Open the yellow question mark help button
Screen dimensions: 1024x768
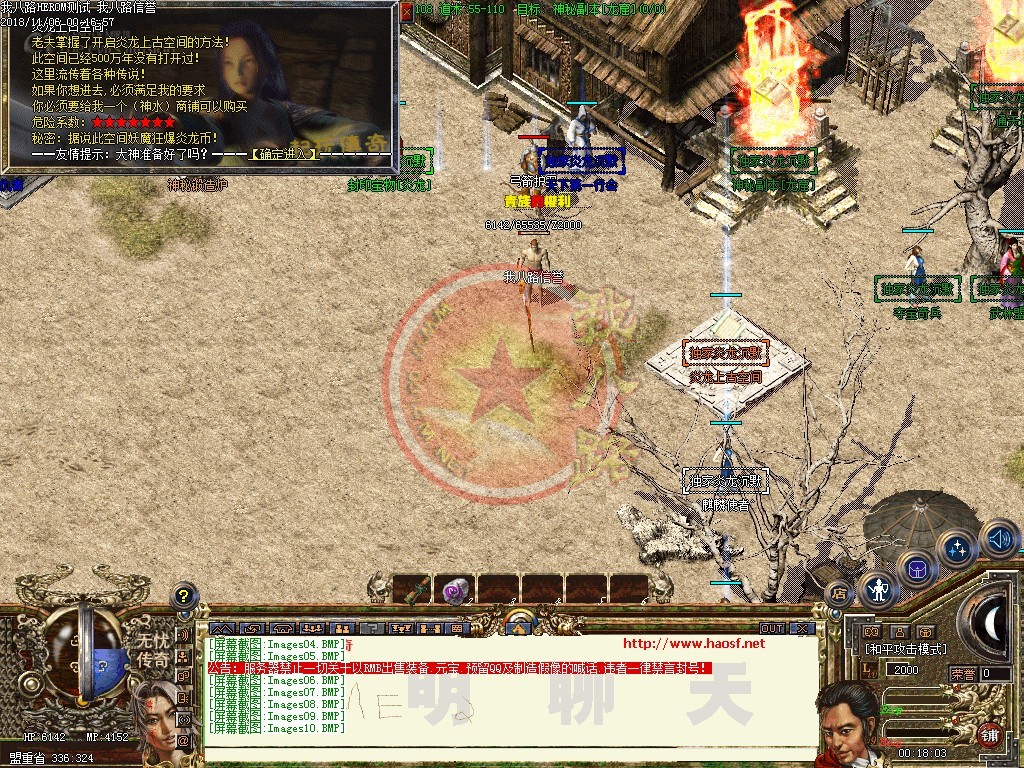pyautogui.click(x=183, y=596)
